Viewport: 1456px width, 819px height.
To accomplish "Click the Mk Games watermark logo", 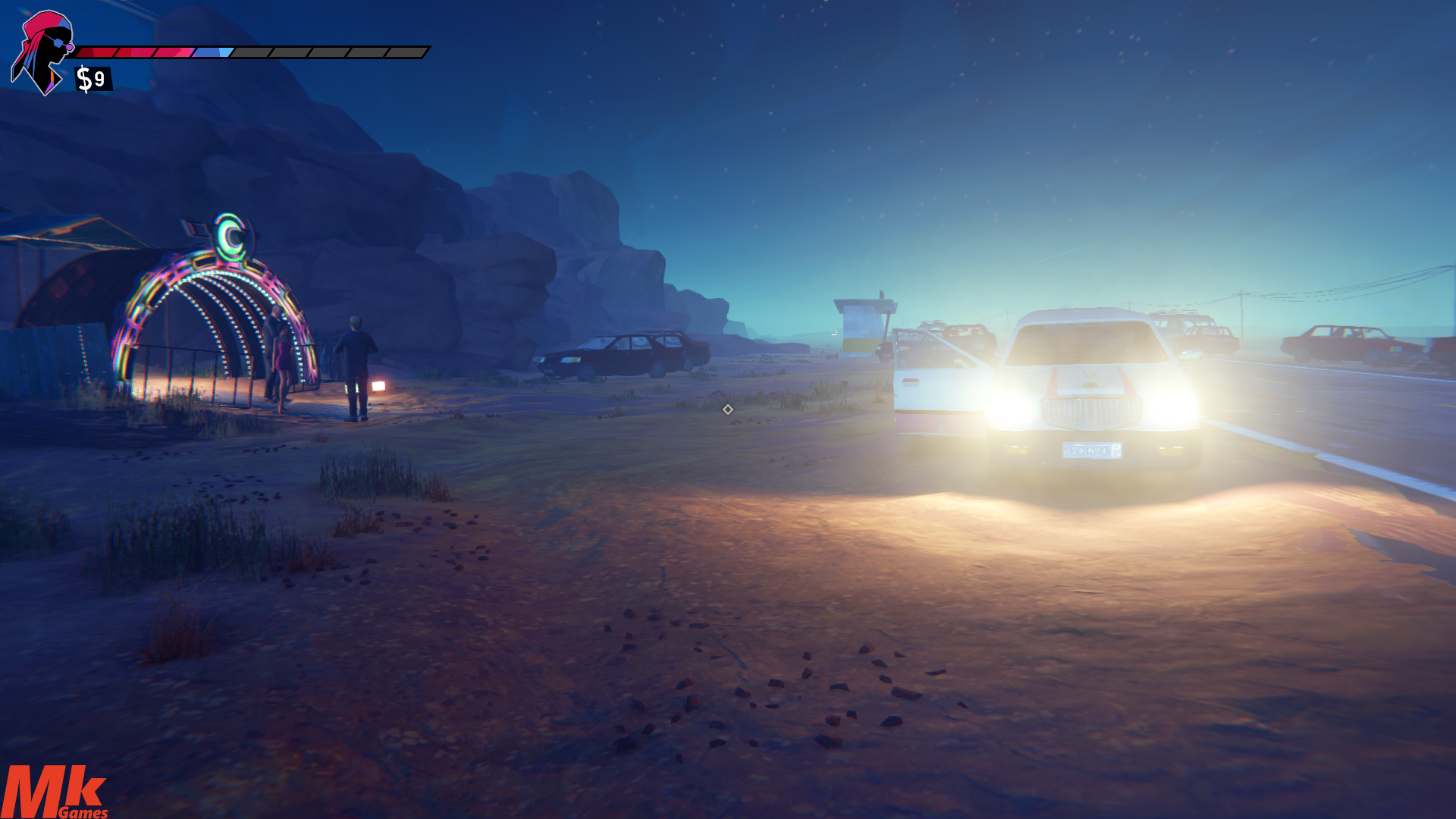I will point(53,792).
